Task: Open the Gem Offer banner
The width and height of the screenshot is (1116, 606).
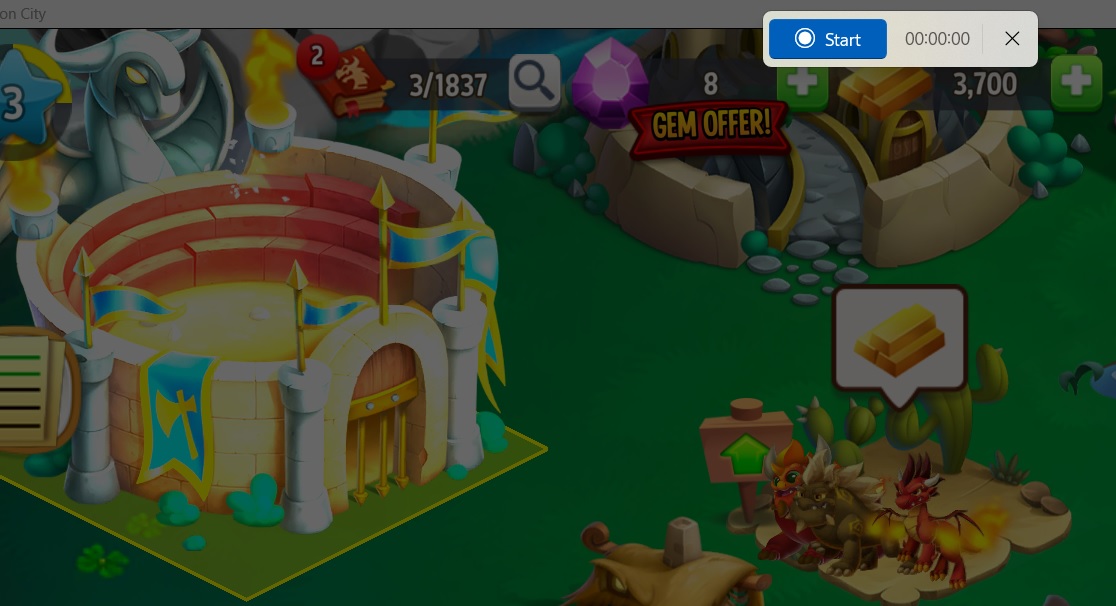Action: [710, 125]
